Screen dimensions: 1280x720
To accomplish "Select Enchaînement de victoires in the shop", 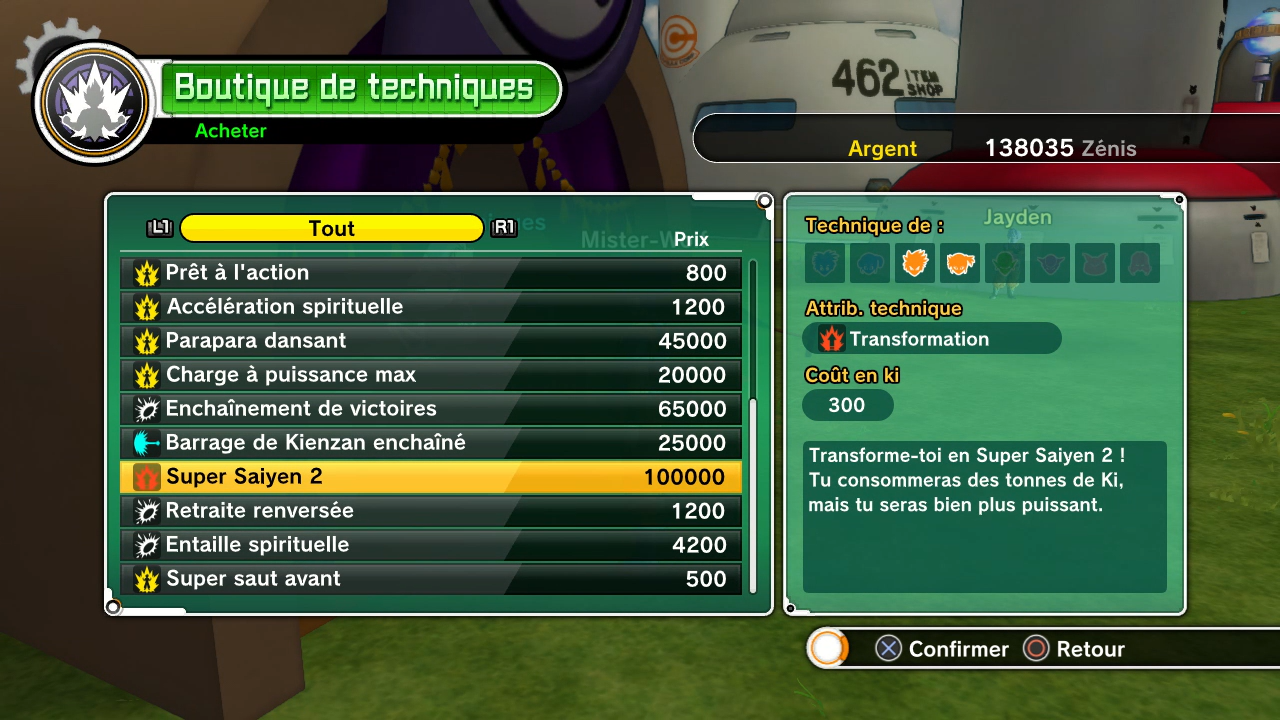I will point(430,409).
